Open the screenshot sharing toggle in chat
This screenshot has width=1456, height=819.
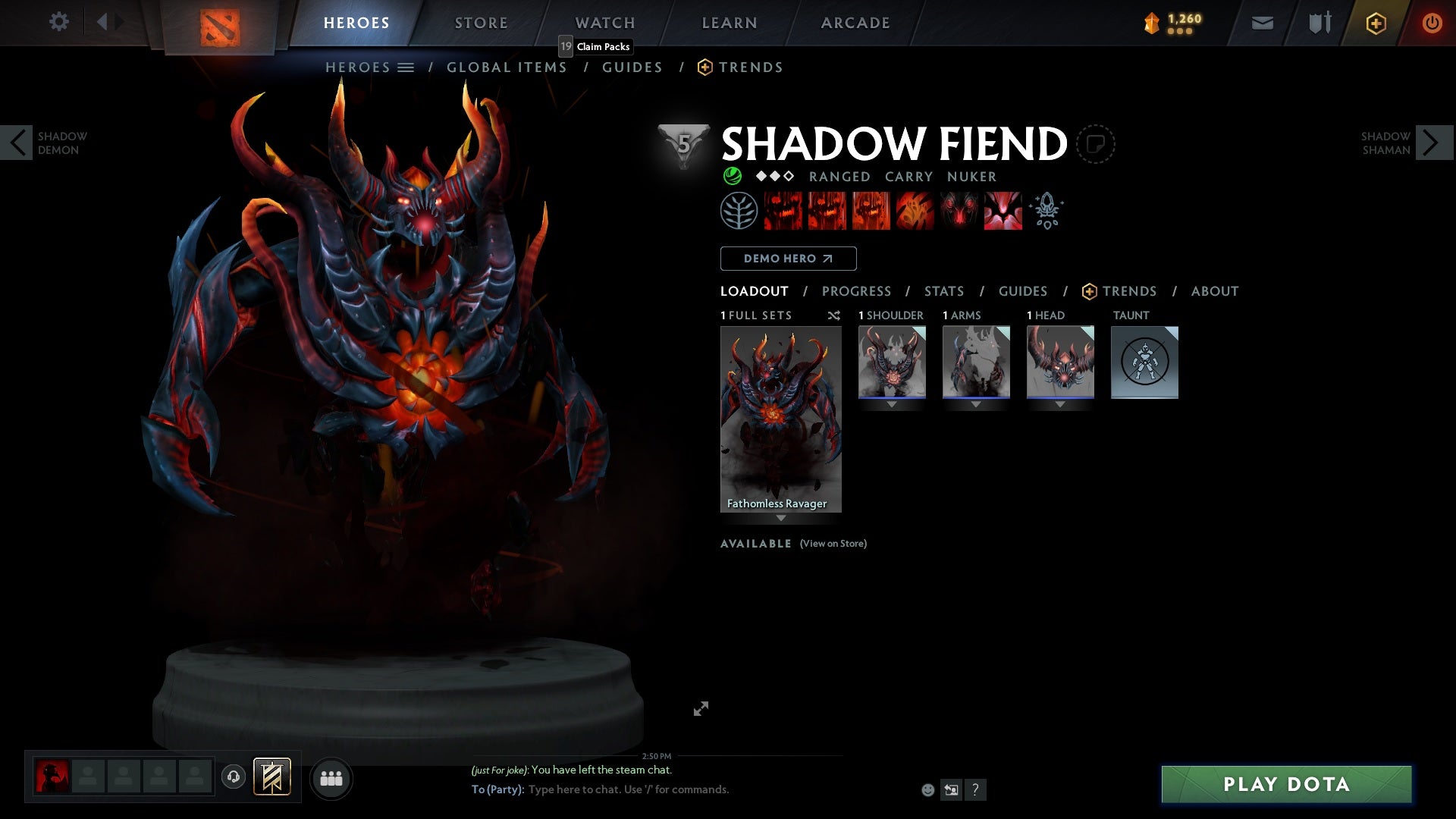951,789
